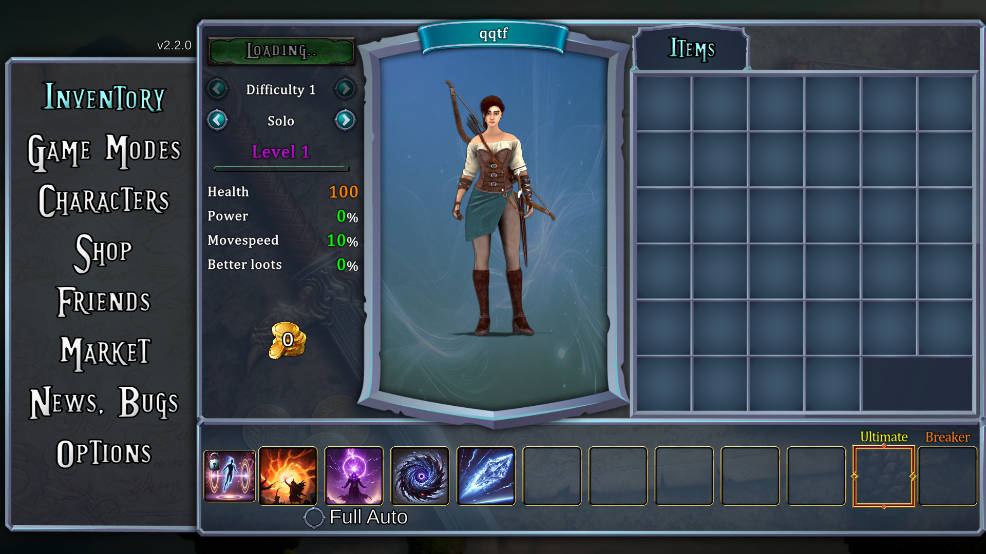Go to Game Modes

click(x=104, y=150)
